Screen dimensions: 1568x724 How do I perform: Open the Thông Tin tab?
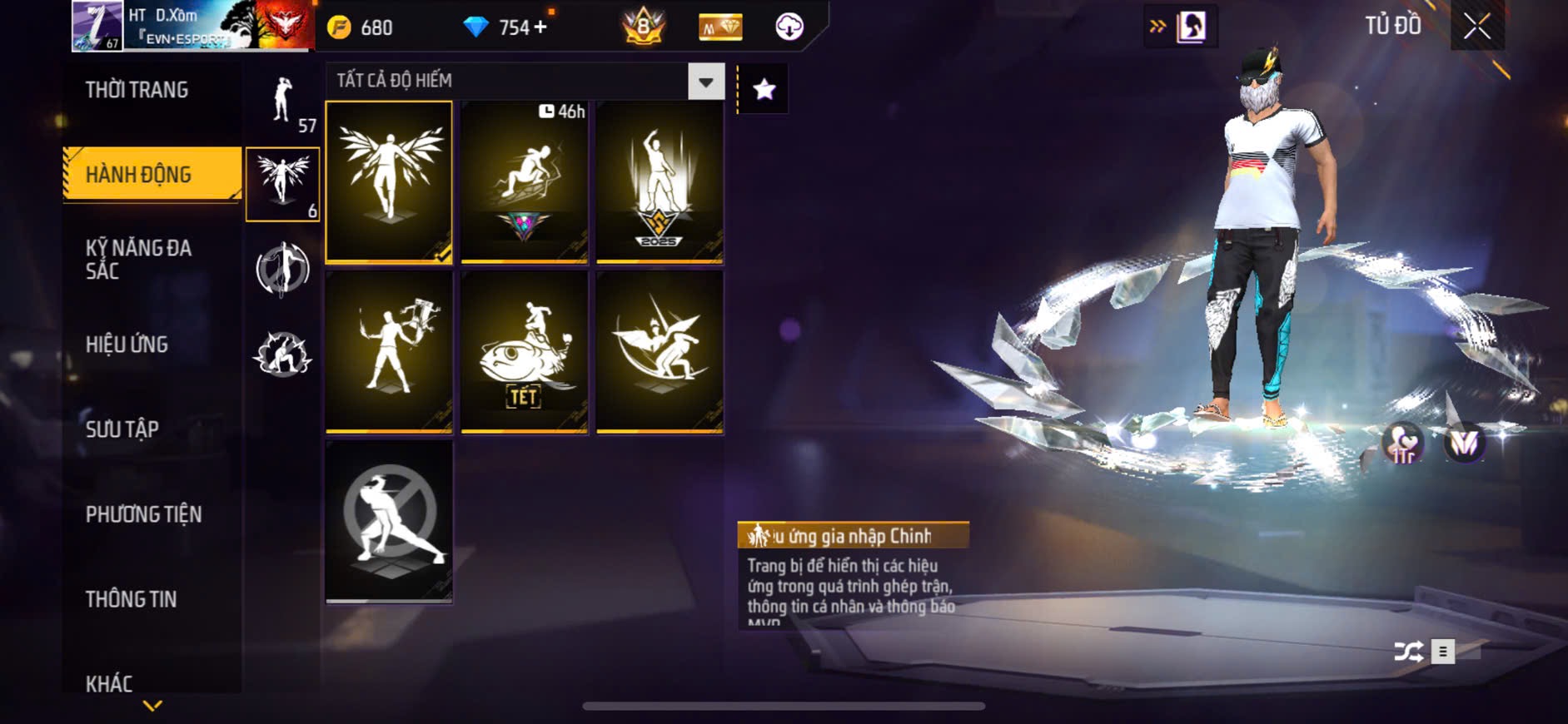[x=131, y=599]
